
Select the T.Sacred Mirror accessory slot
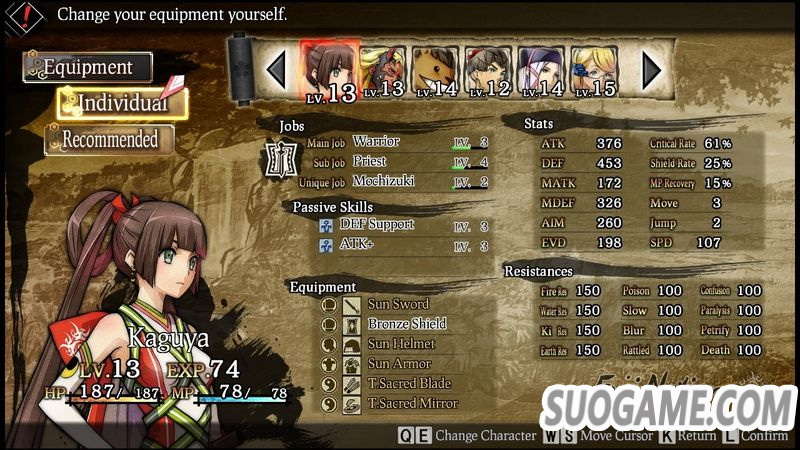(412, 404)
